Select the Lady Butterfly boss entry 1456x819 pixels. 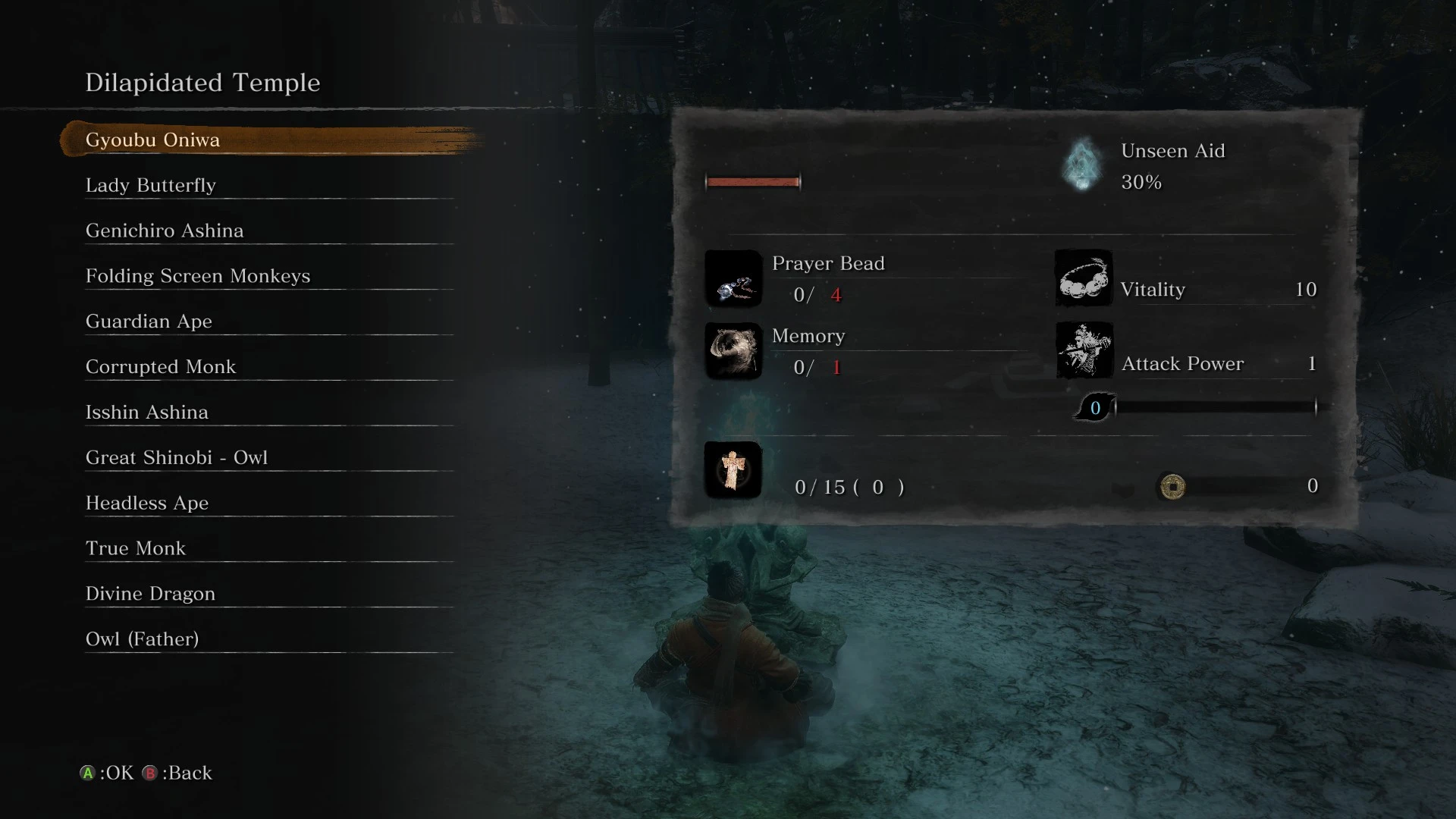coord(150,185)
